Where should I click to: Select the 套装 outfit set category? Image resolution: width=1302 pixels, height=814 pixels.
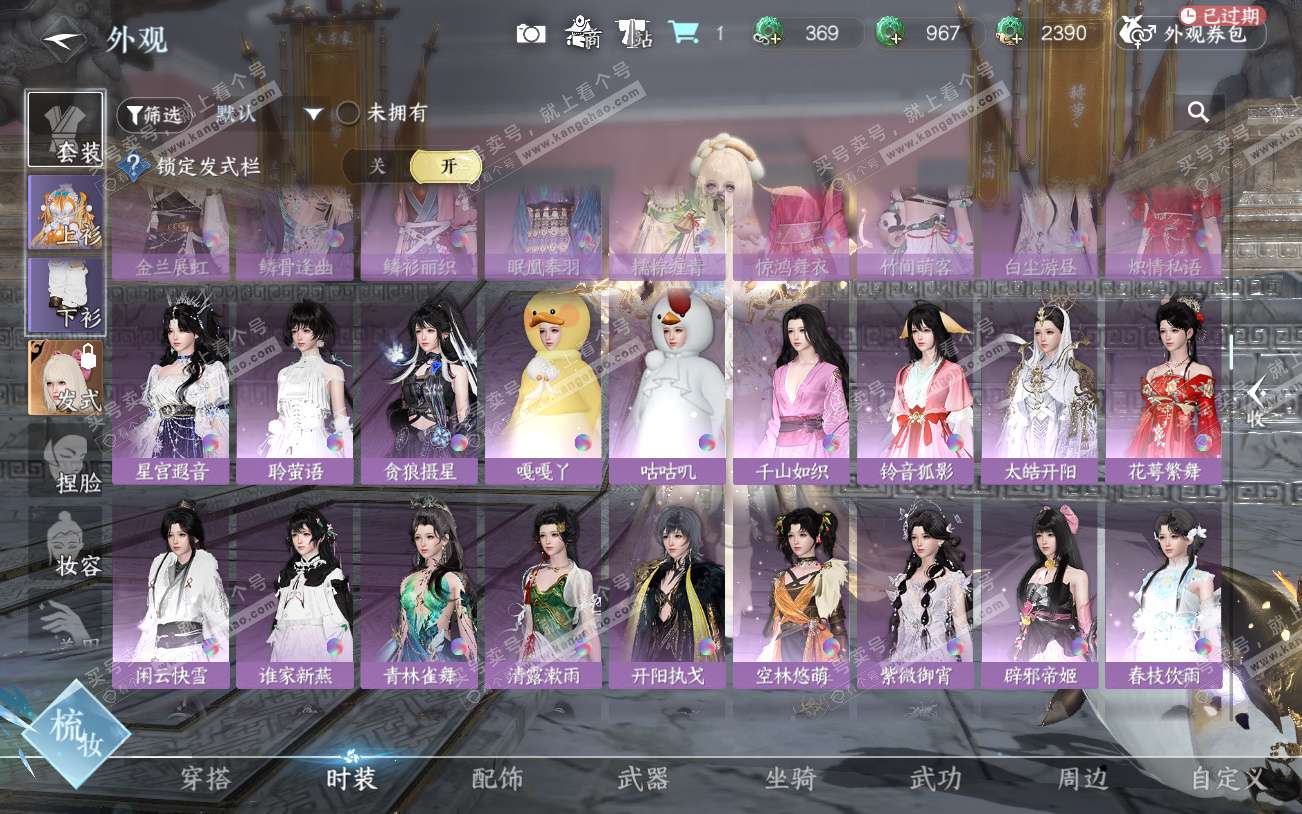(x=66, y=129)
